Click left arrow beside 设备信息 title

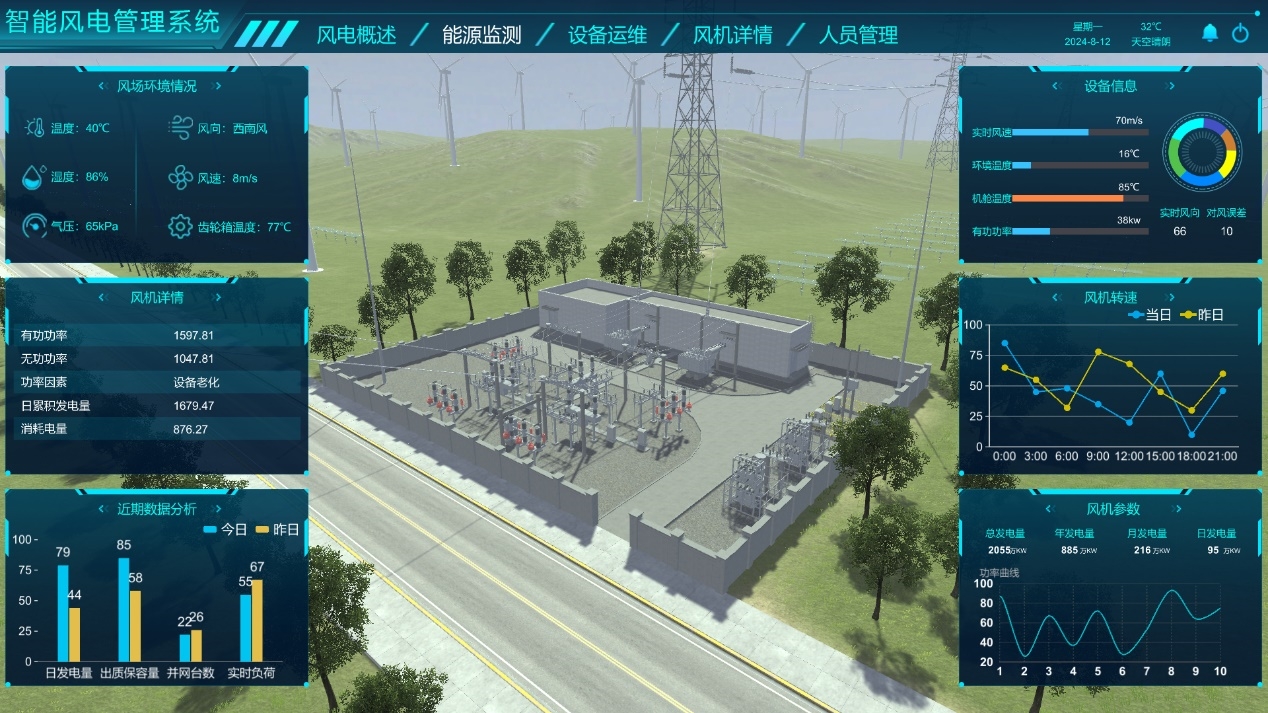pos(1055,86)
